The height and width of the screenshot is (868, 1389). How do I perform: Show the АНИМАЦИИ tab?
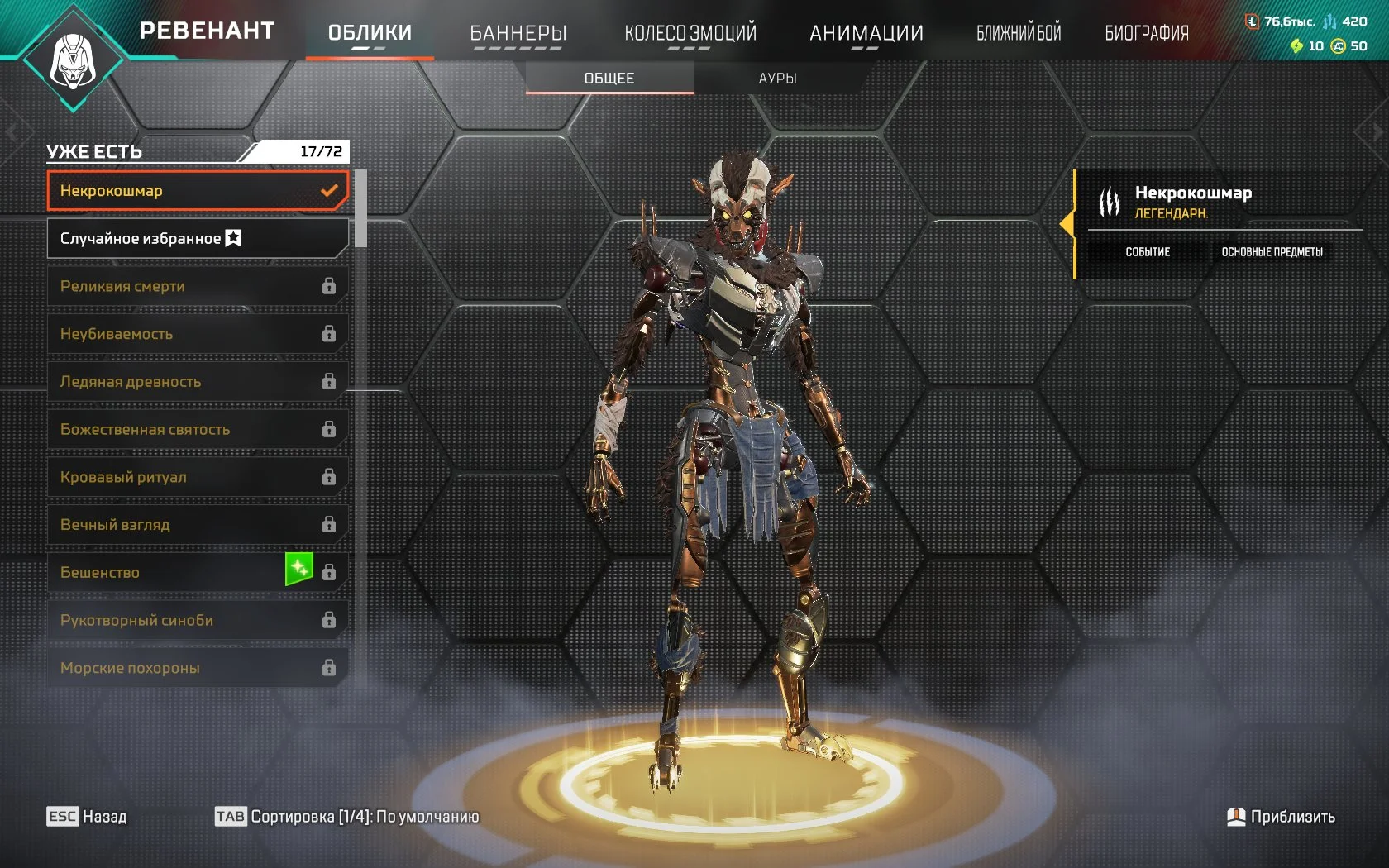[866, 33]
